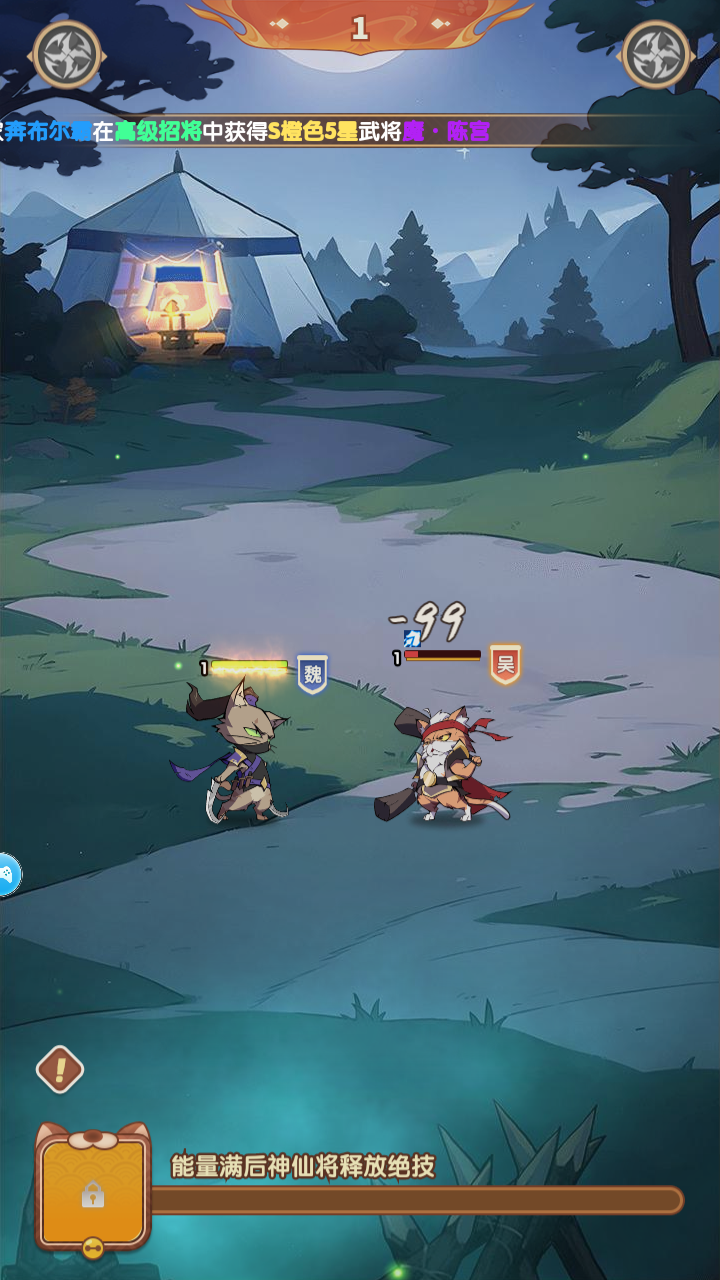The width and height of the screenshot is (720, 1280).
Task: Open the red exclamation mark diamond icon
Action: [x=60, y=1070]
